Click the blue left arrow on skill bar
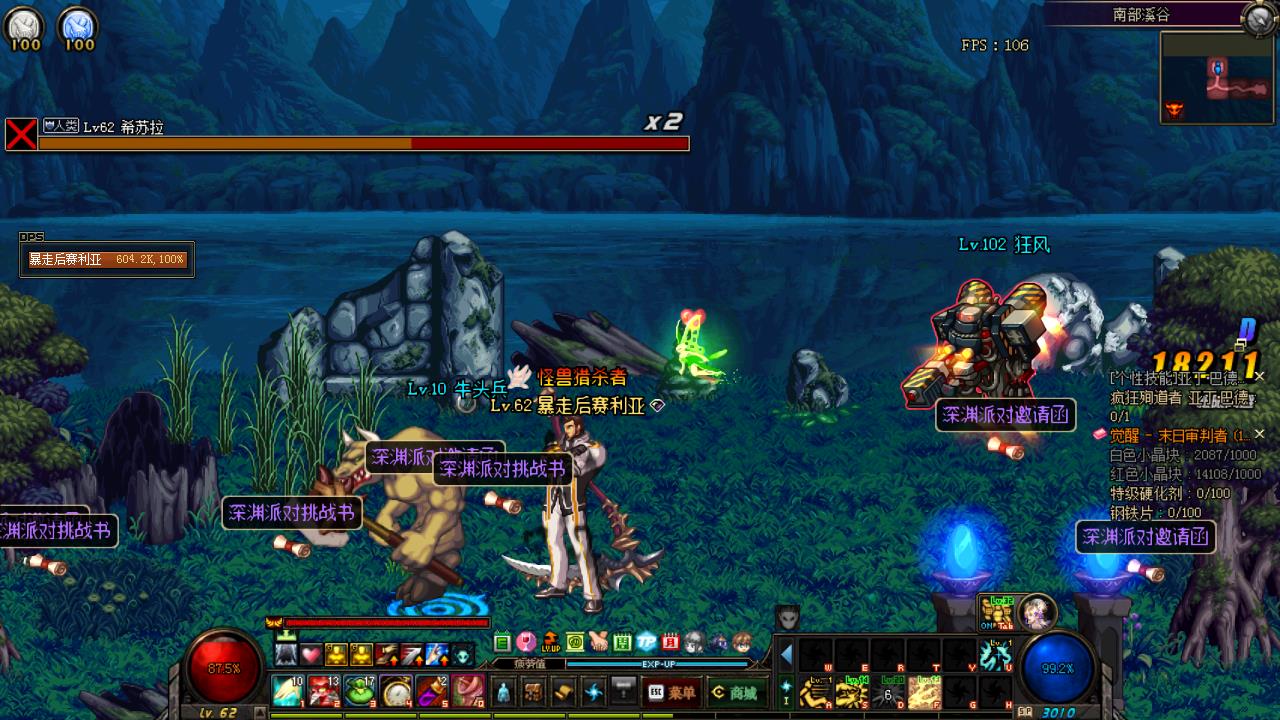The image size is (1280, 720). tap(787, 655)
